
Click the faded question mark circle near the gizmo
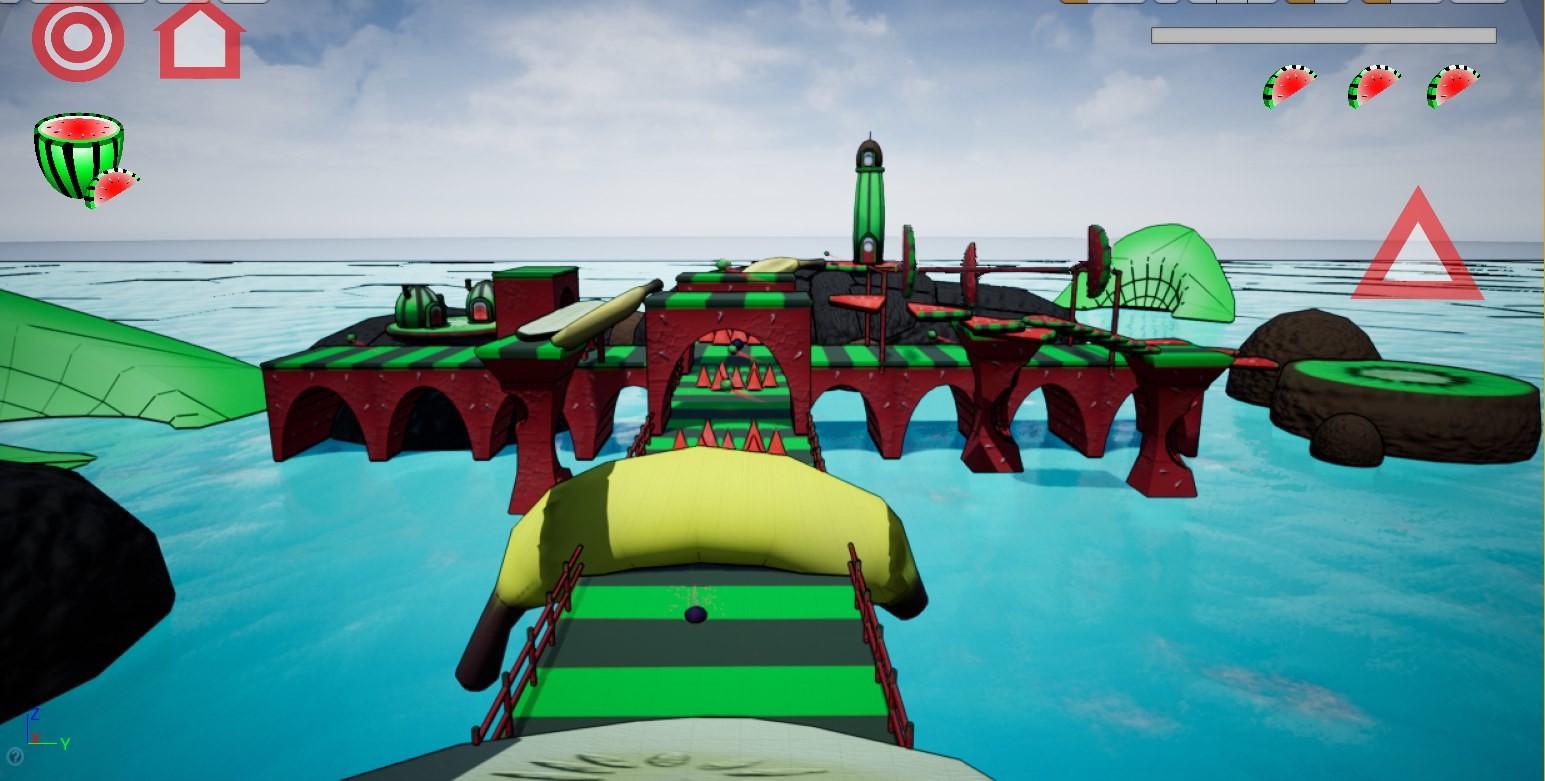click(x=15, y=758)
